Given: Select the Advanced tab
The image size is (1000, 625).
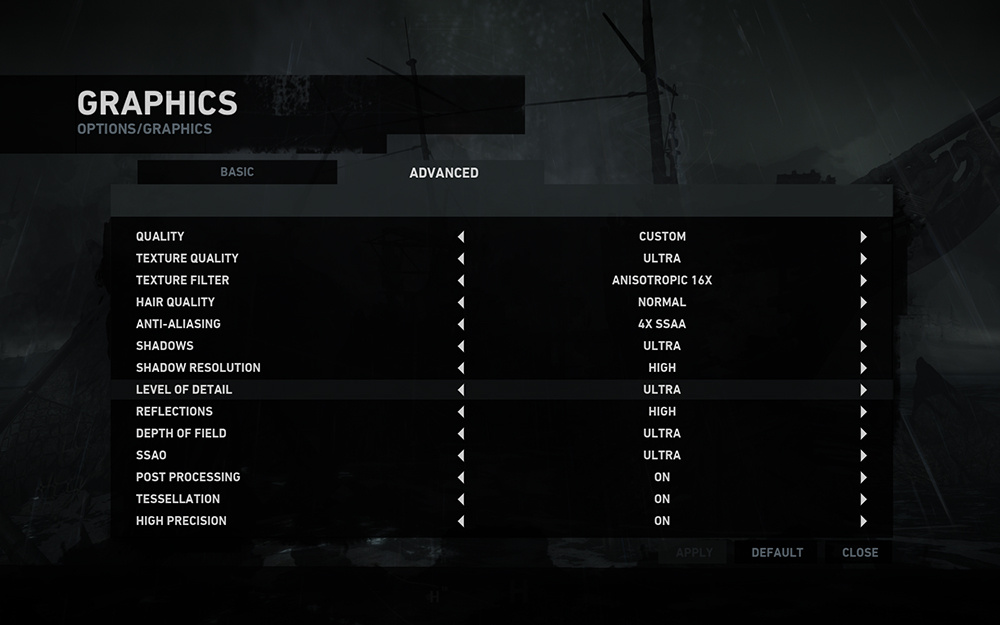Looking at the screenshot, I should pyautogui.click(x=443, y=173).
